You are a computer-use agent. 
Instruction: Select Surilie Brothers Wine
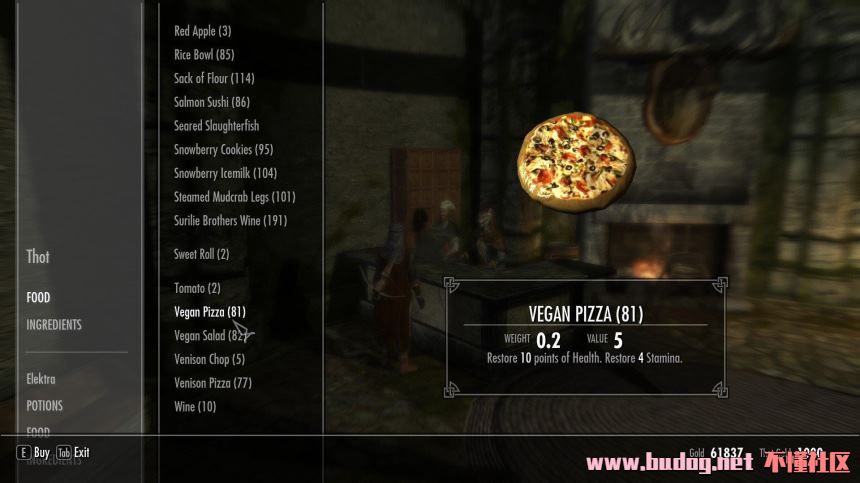coord(230,221)
